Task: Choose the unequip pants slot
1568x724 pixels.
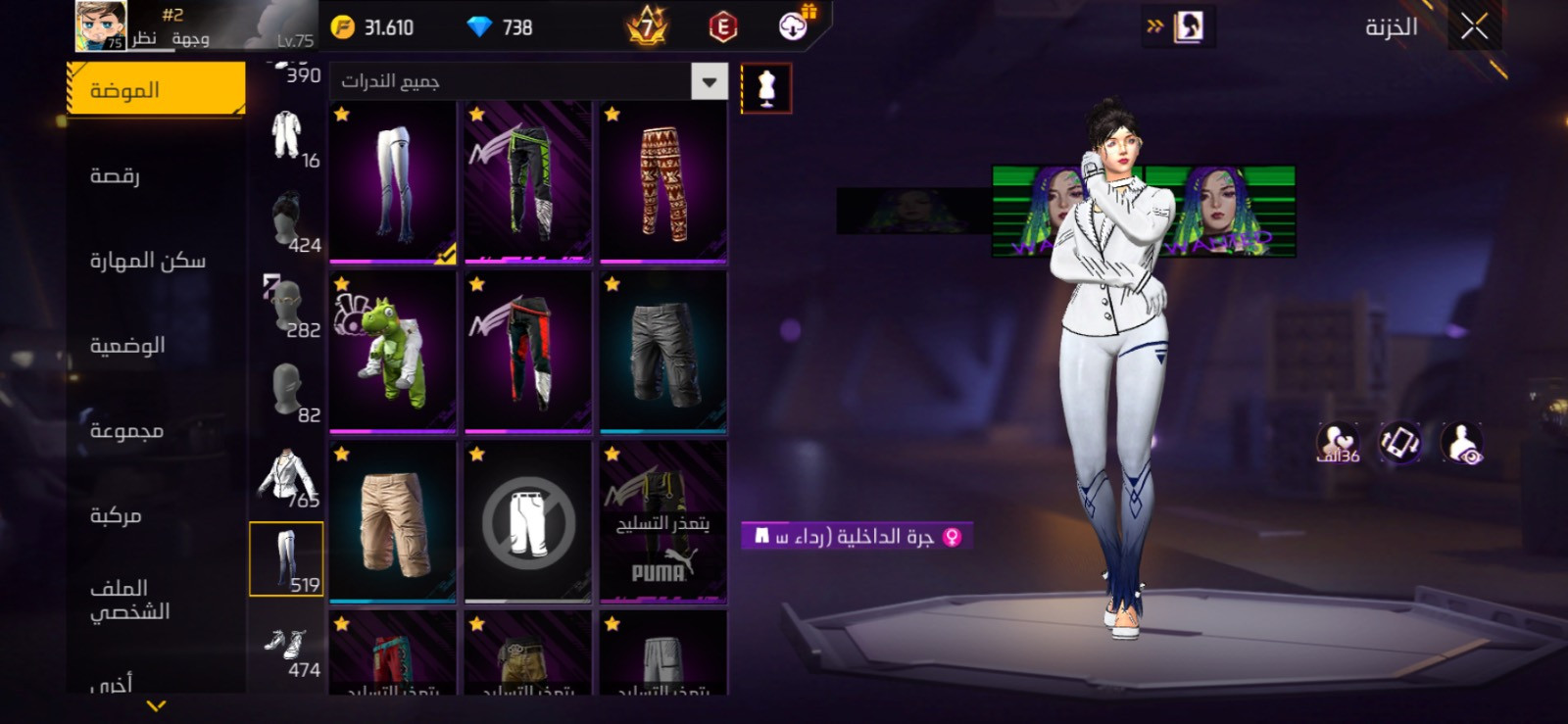Action: coord(527,522)
